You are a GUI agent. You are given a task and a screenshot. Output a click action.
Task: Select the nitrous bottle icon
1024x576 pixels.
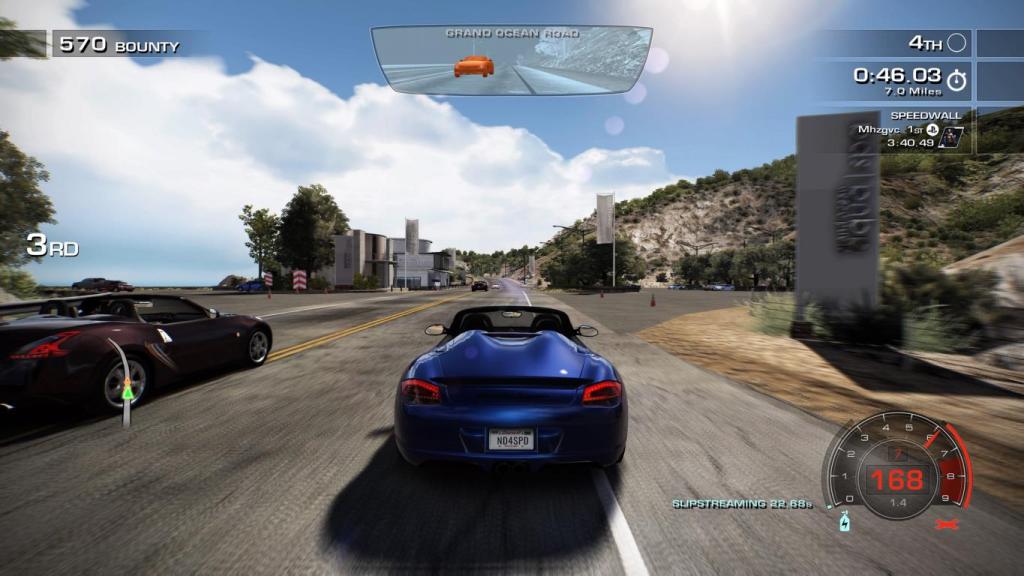pos(844,522)
